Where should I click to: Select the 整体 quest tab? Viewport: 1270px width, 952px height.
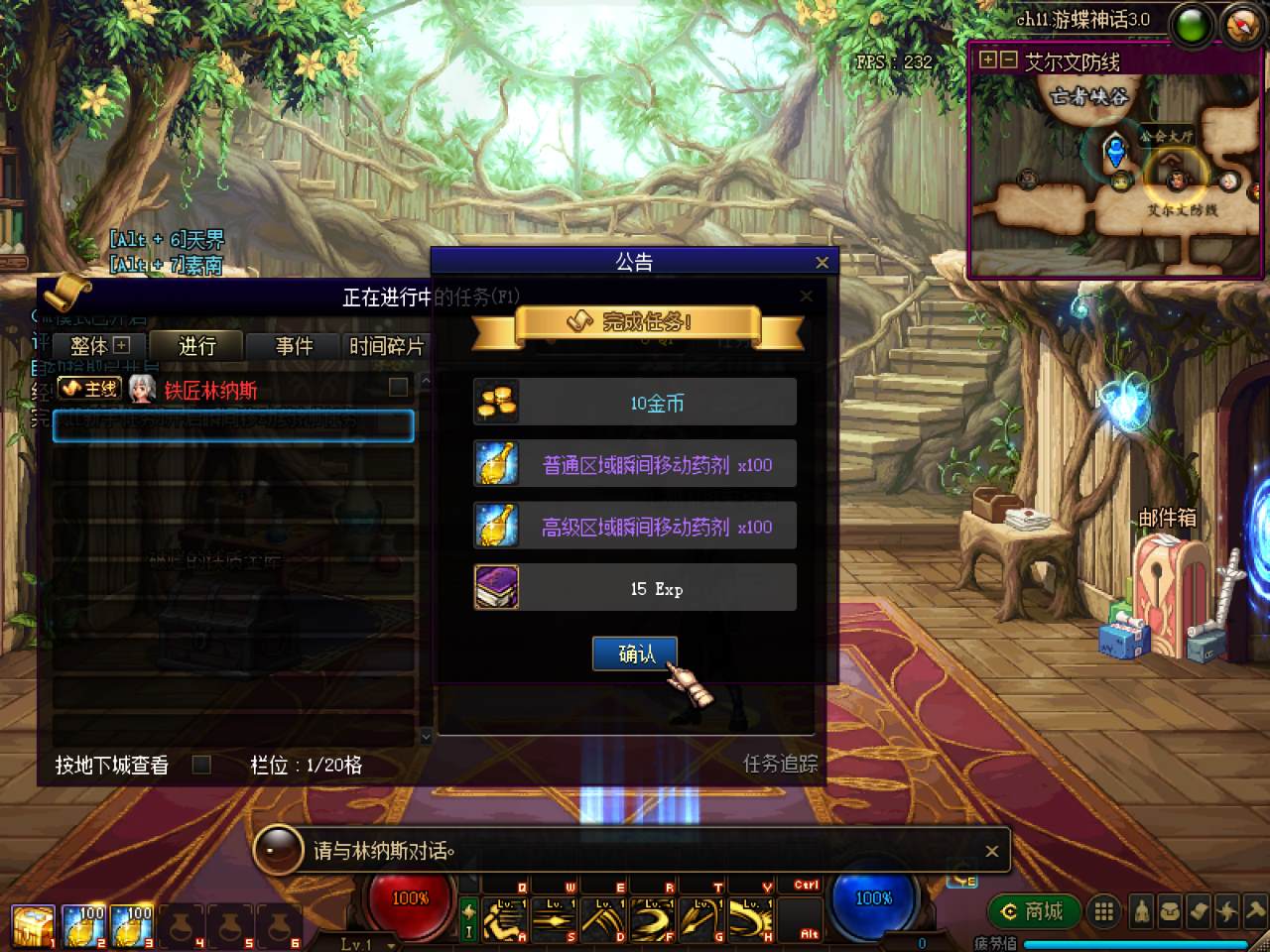pos(99,346)
